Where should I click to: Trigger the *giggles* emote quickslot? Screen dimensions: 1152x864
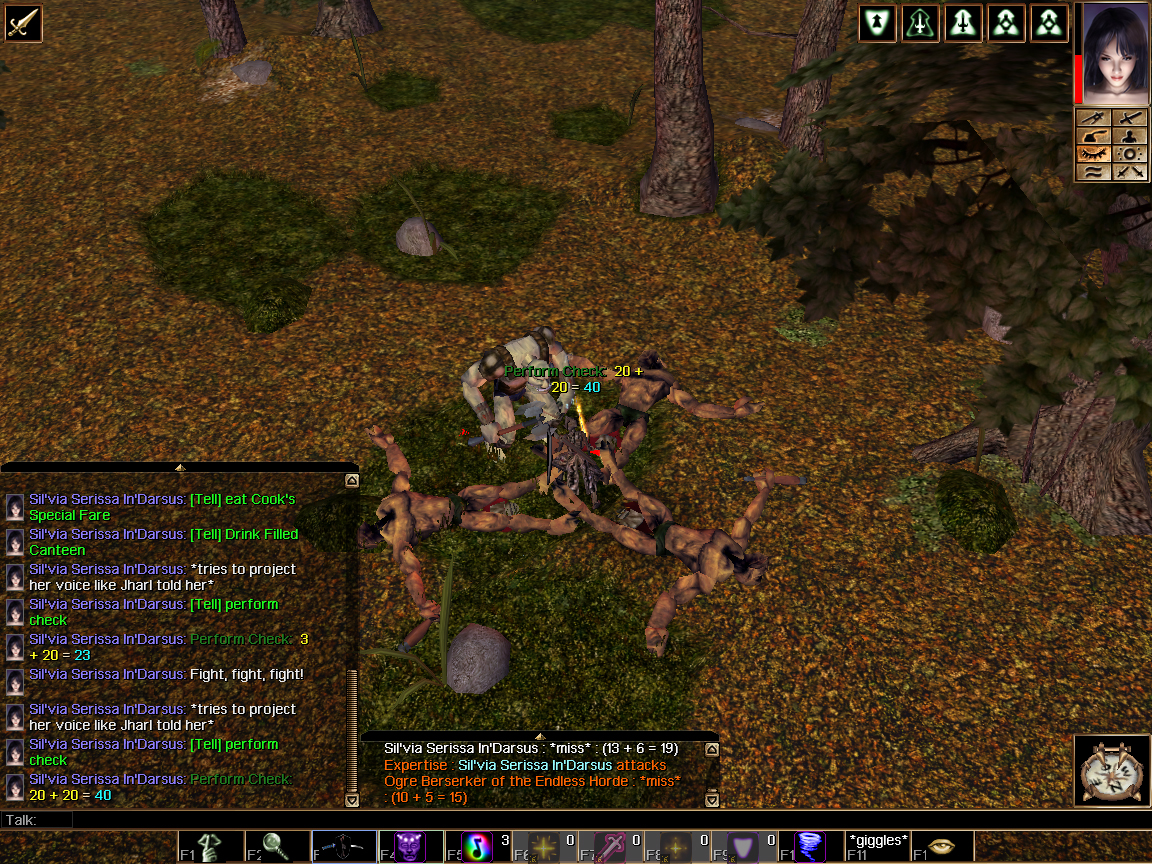[x=878, y=846]
